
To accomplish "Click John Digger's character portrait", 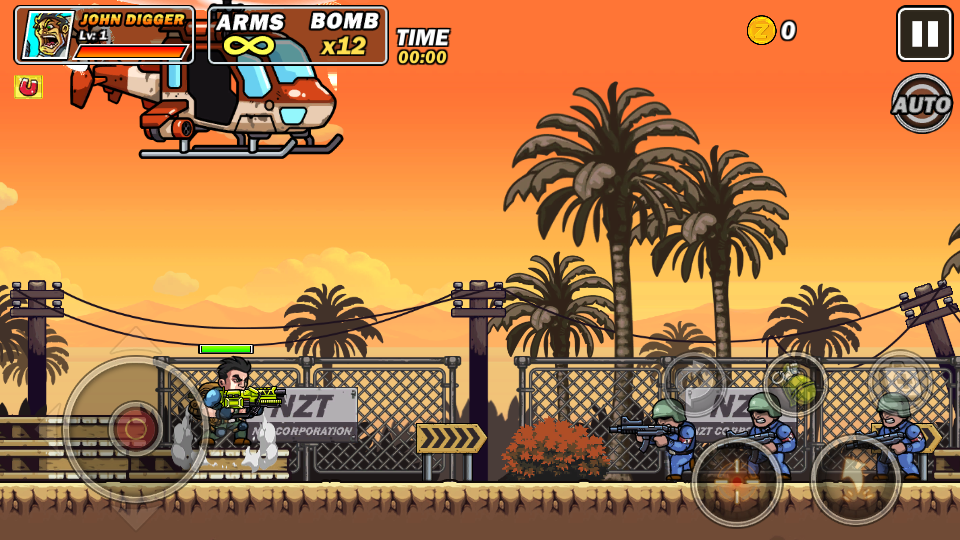I will (x=47, y=36).
